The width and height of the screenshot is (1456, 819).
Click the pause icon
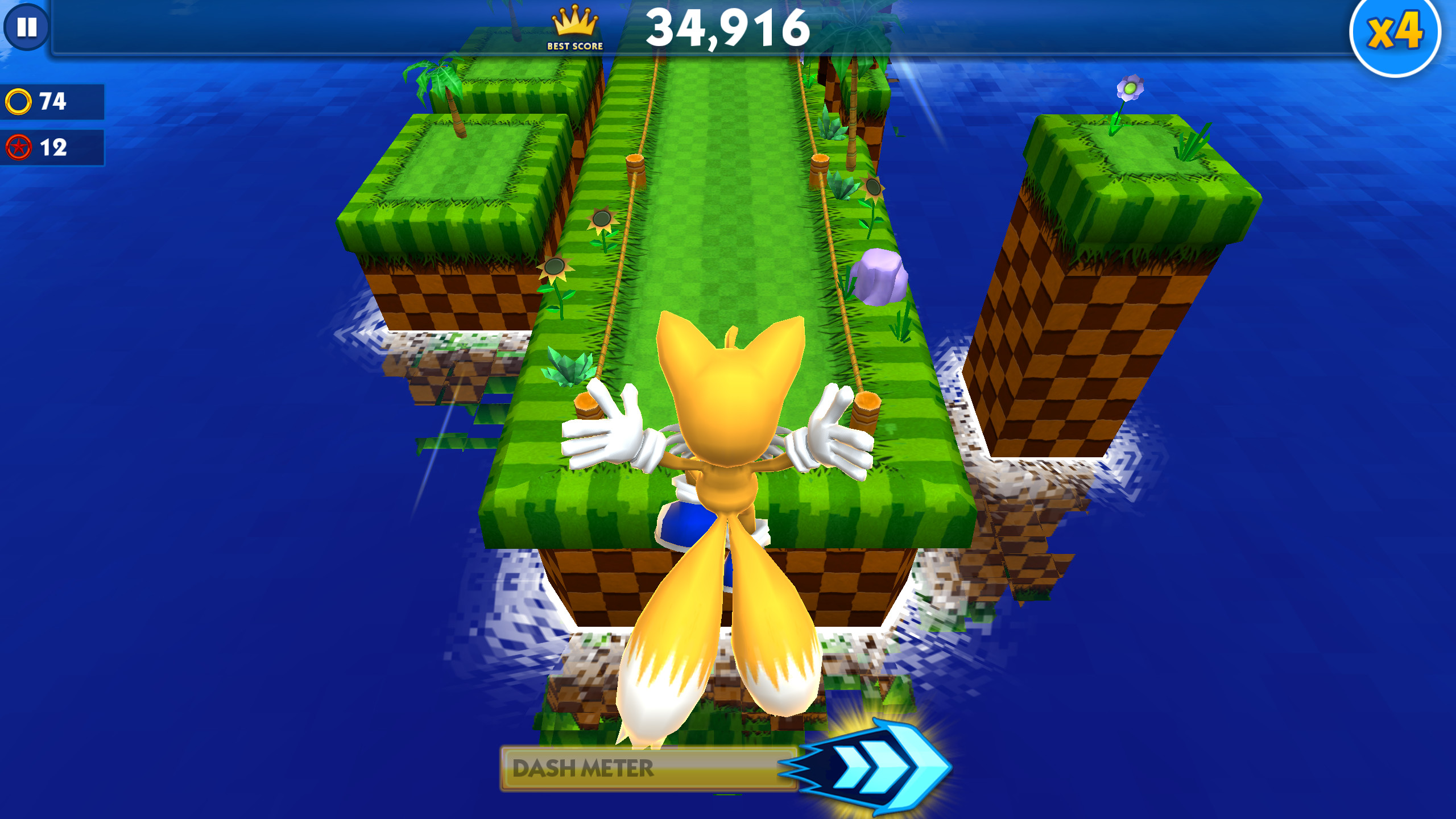tap(28, 27)
